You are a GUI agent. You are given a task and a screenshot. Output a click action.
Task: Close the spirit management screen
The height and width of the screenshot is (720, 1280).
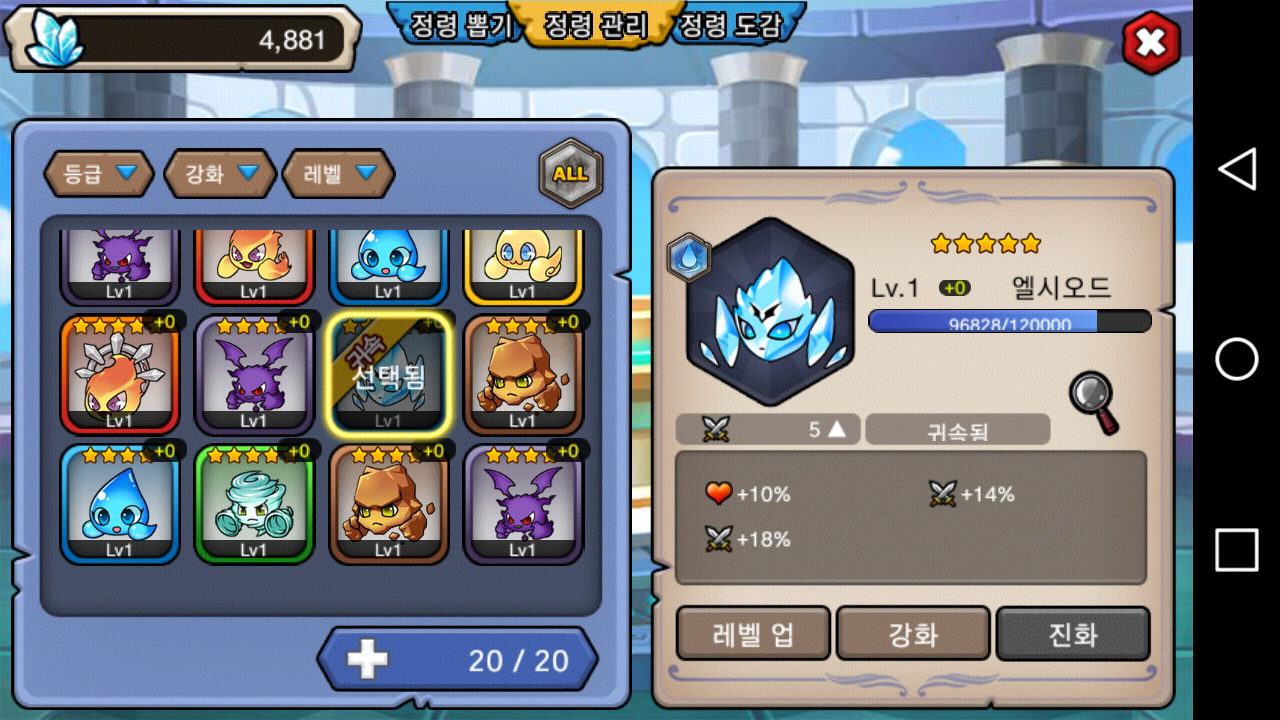coord(1151,42)
